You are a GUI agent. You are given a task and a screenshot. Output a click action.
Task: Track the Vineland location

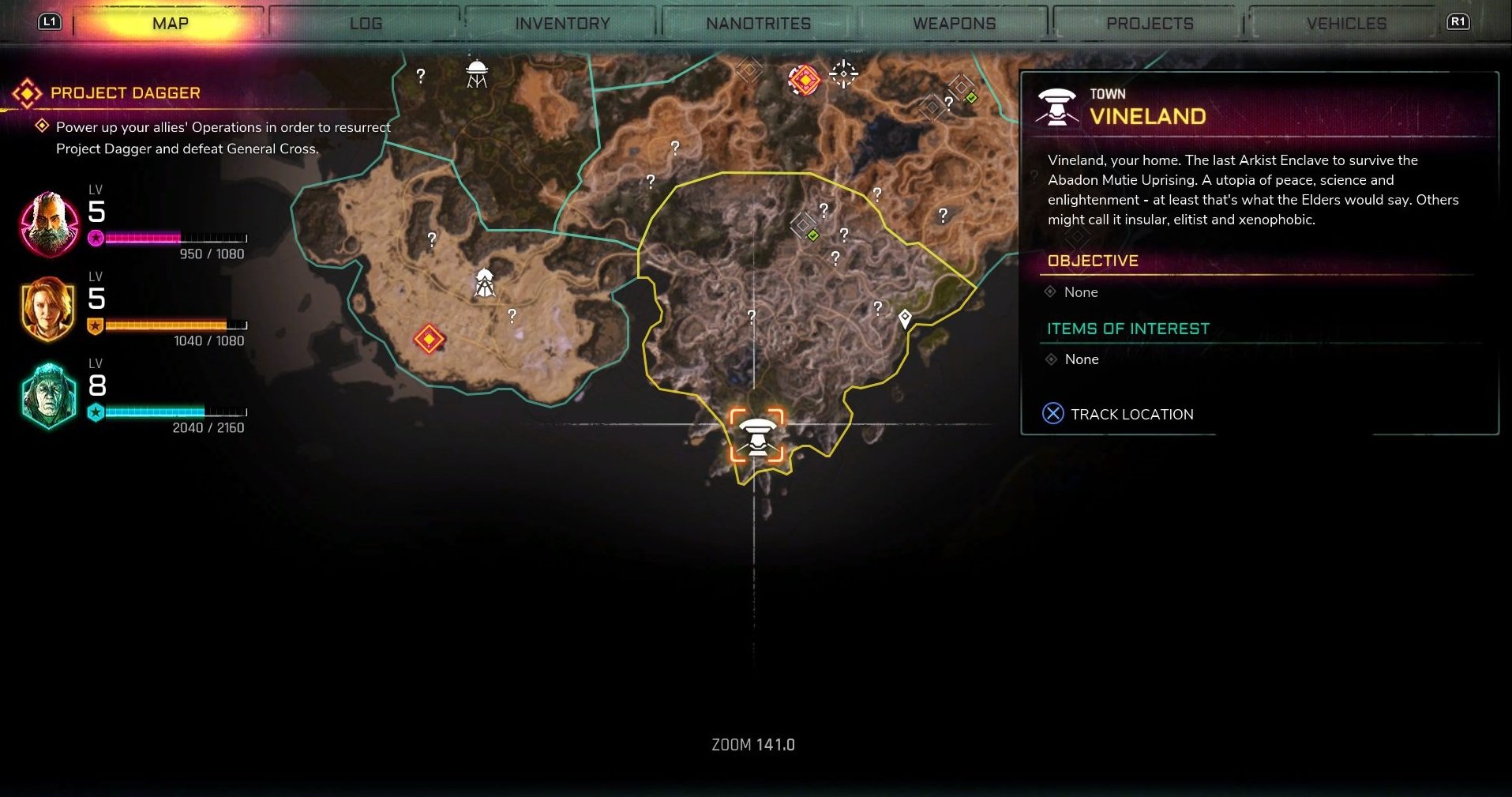1119,414
